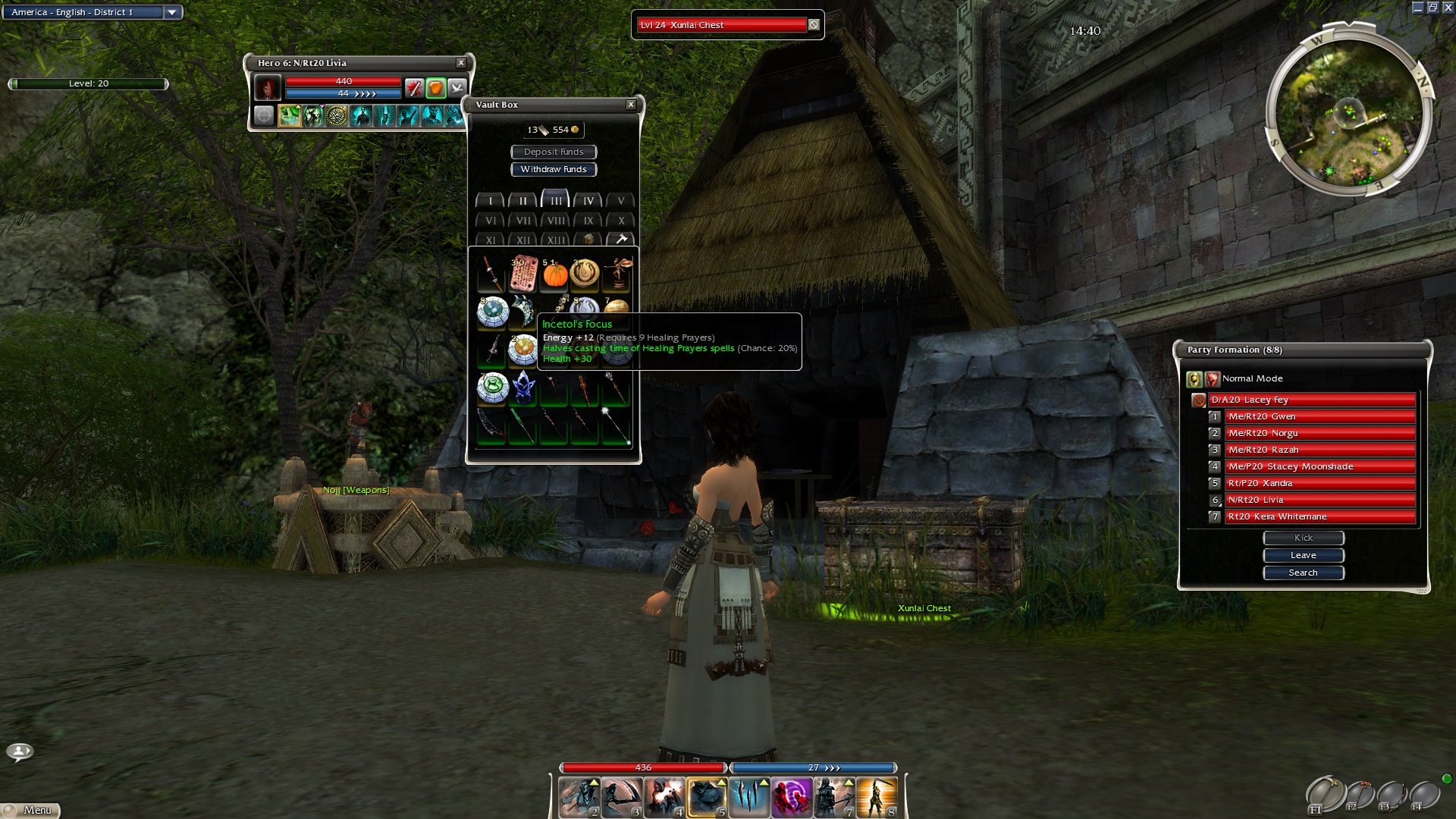Select Rt20 Keira Whitemane party member

1319,516
